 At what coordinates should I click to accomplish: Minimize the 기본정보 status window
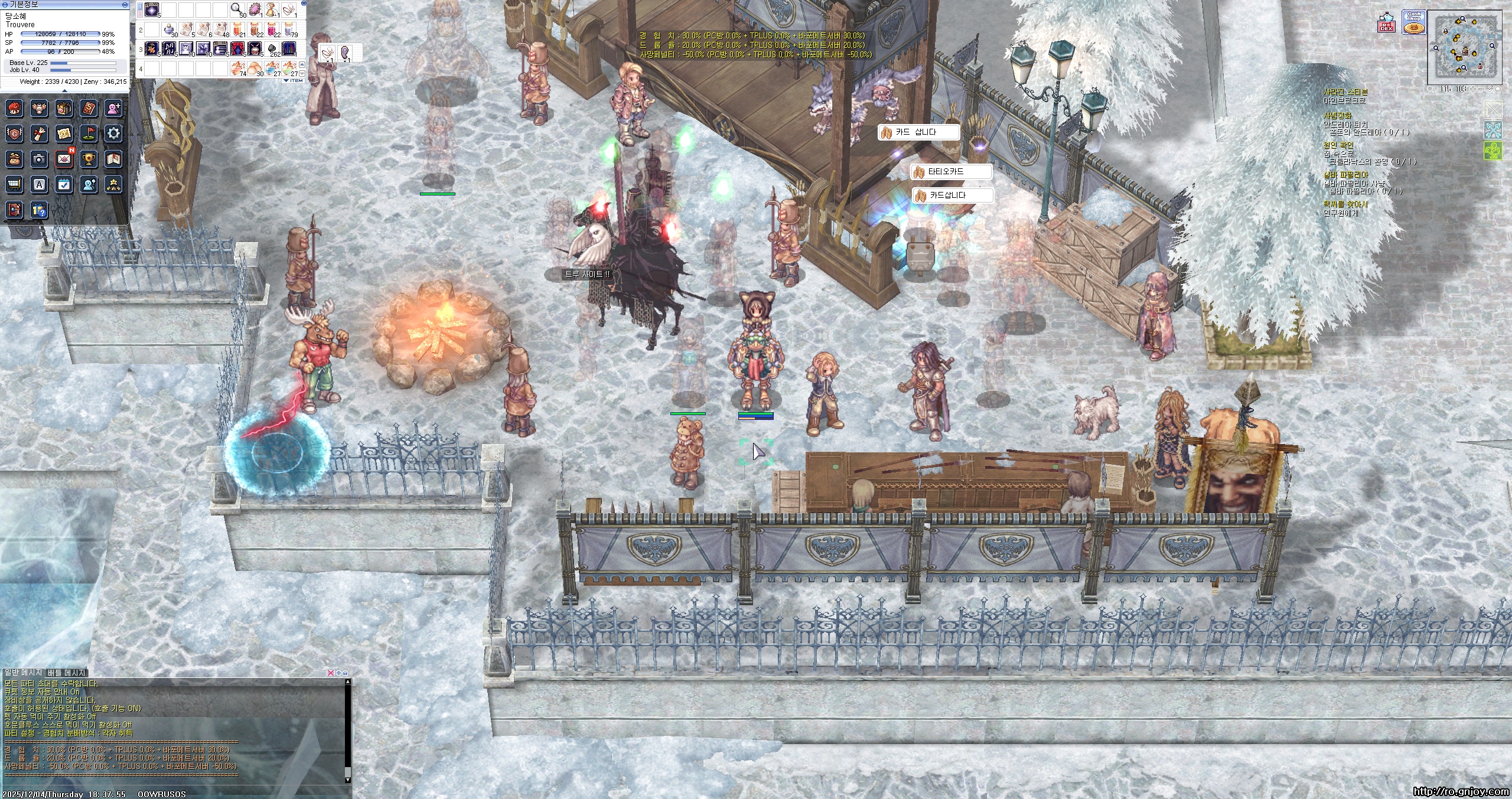(x=125, y=4)
